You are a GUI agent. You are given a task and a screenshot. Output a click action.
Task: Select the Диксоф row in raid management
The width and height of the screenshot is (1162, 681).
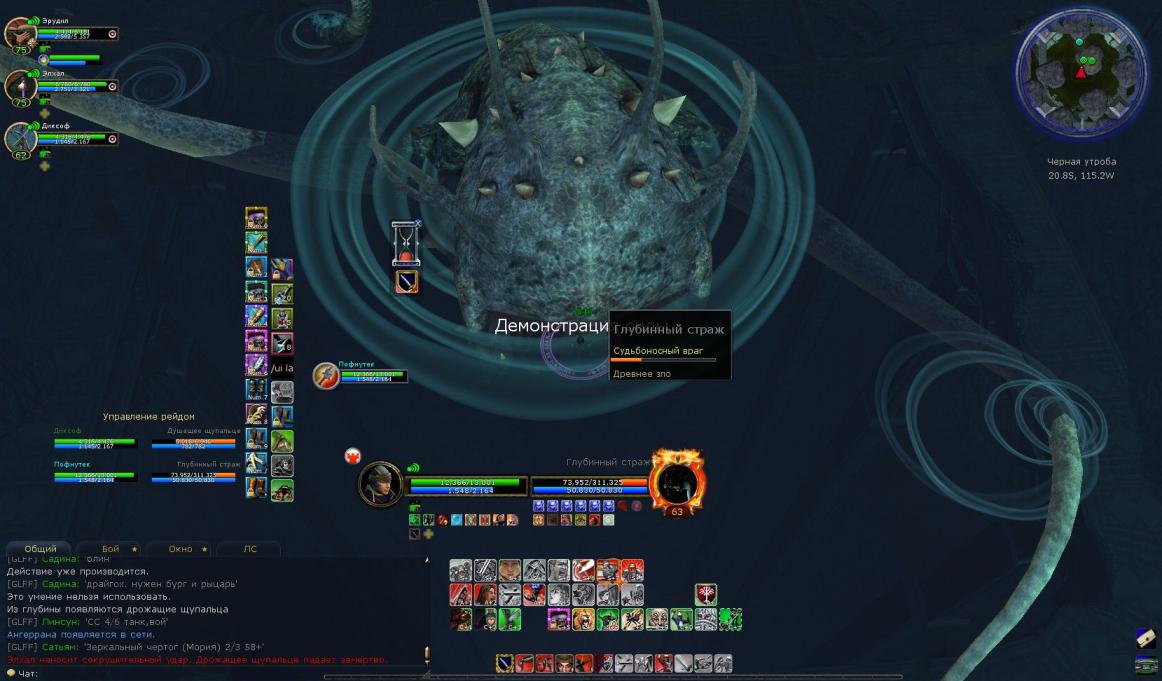tap(95, 439)
